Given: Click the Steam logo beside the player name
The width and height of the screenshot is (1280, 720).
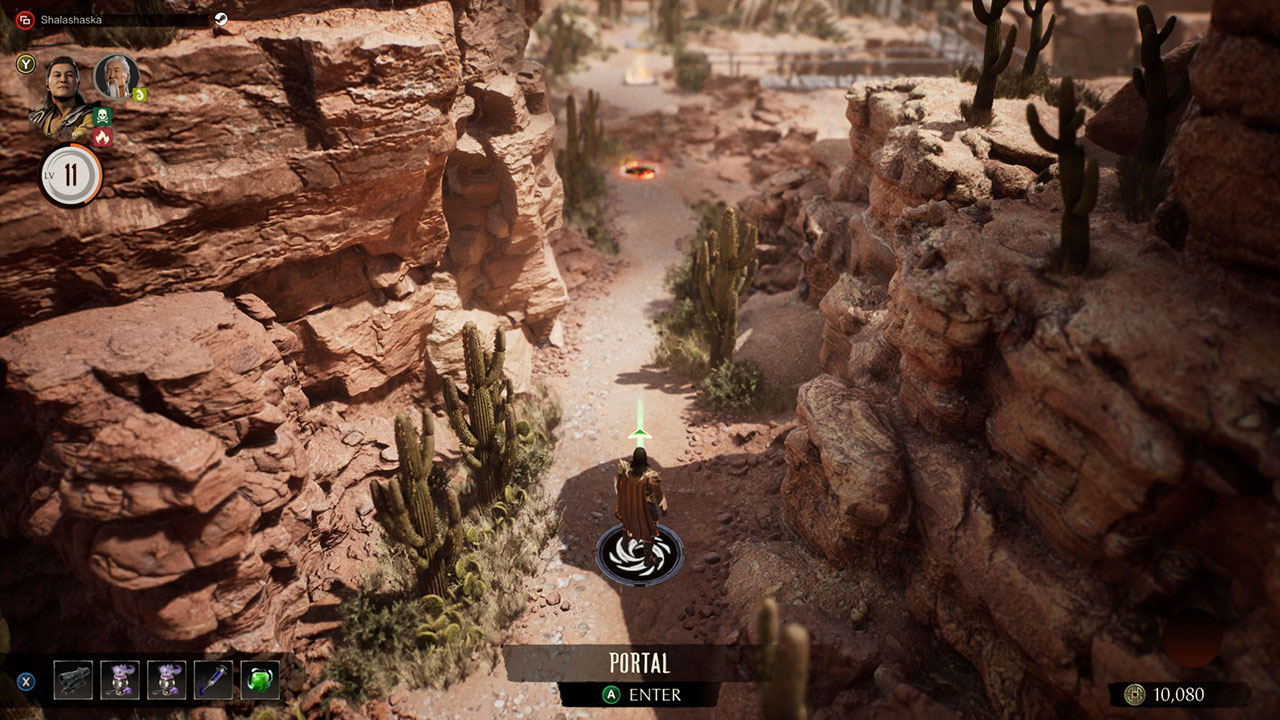Looking at the screenshot, I should [x=221, y=19].
